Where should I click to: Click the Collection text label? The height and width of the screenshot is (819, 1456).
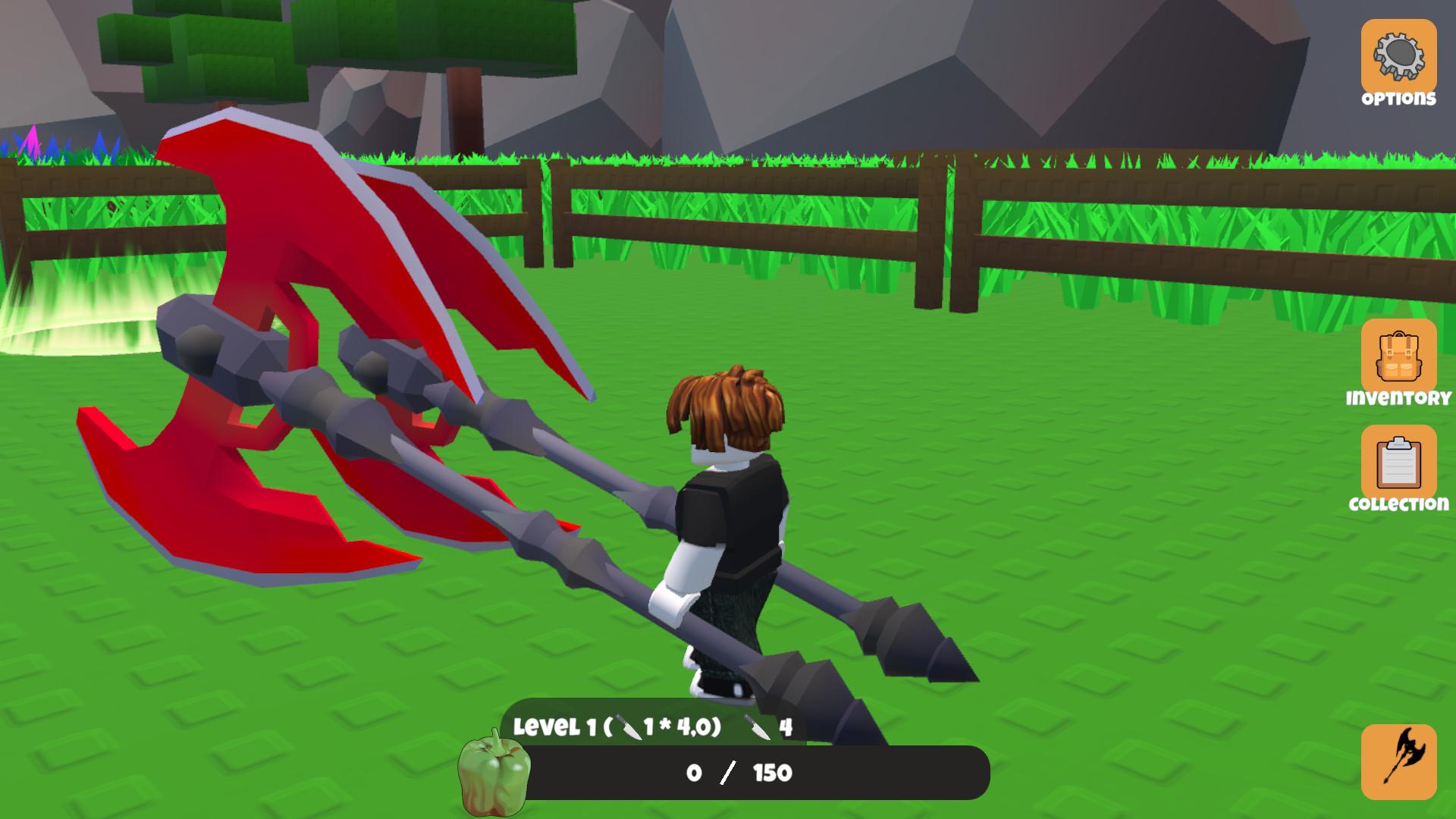(1398, 503)
